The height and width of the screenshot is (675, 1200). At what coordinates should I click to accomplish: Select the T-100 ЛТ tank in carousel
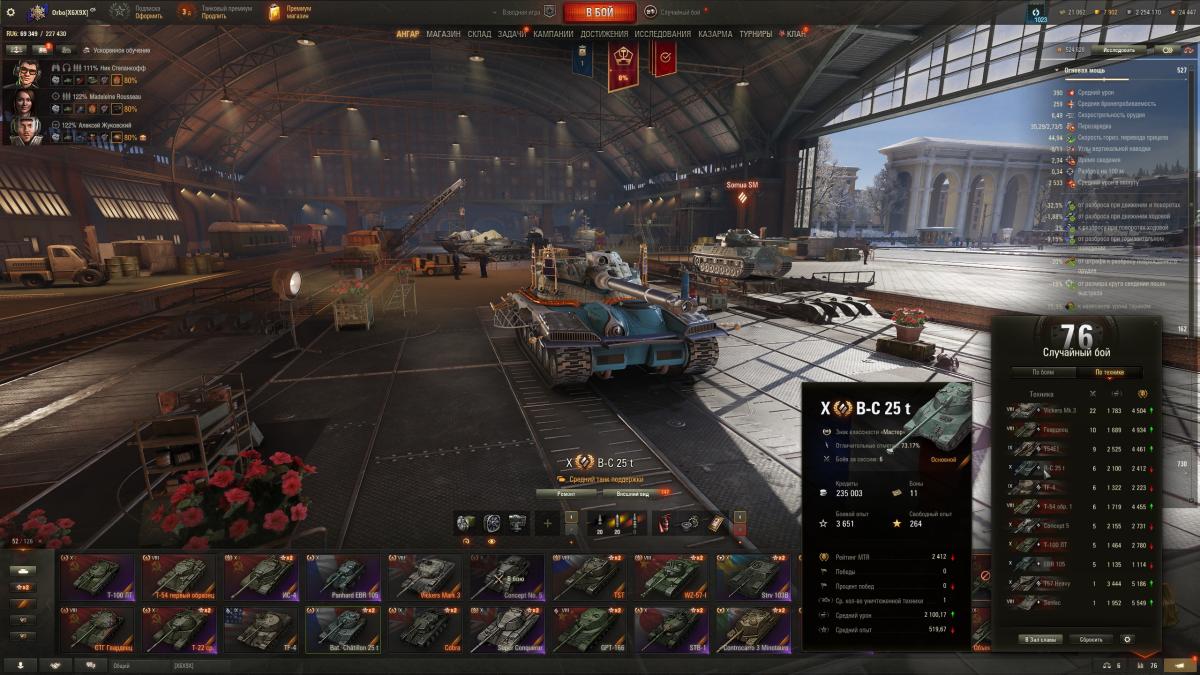97,577
